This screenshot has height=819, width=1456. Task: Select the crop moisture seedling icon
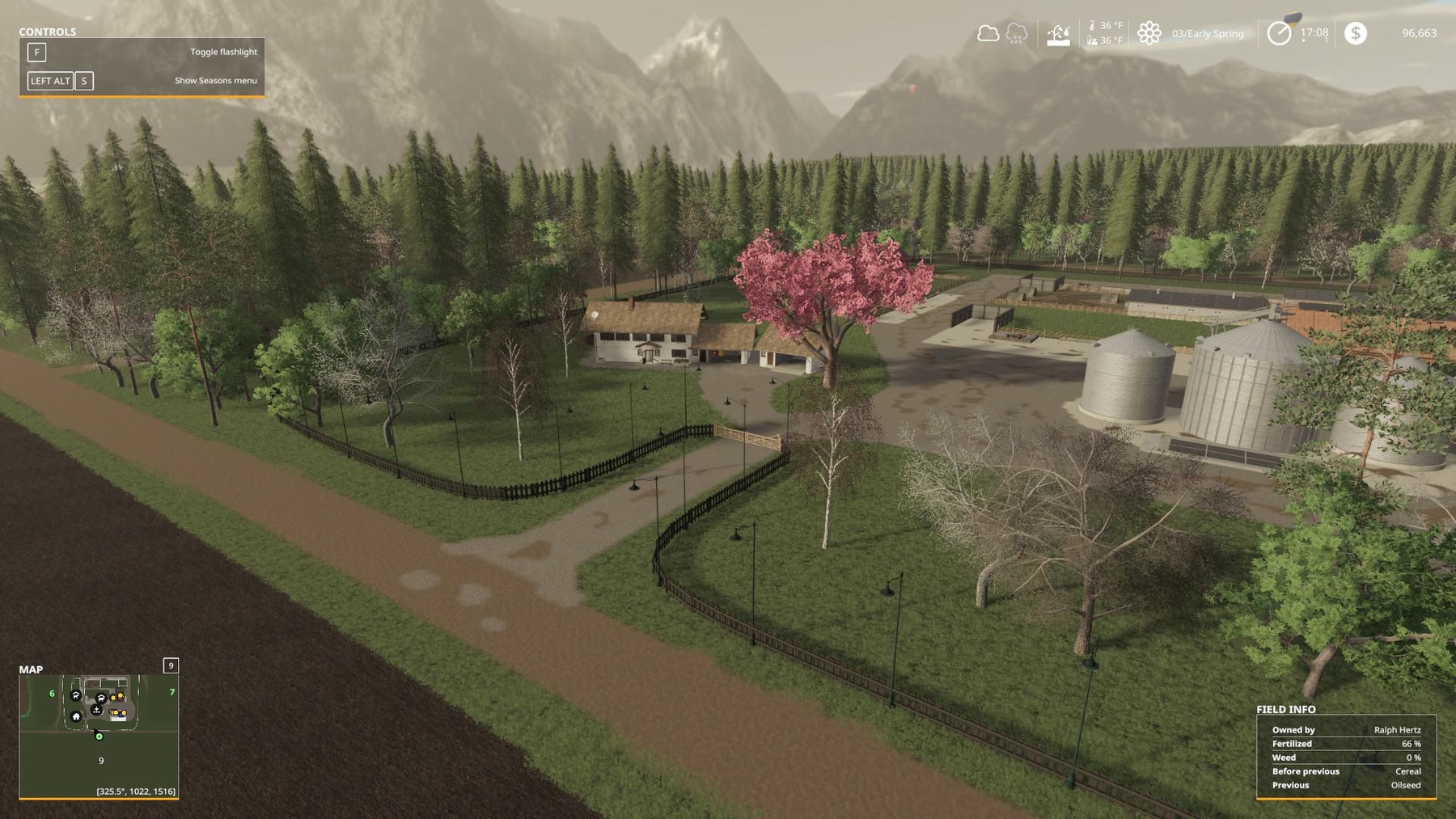[1058, 34]
